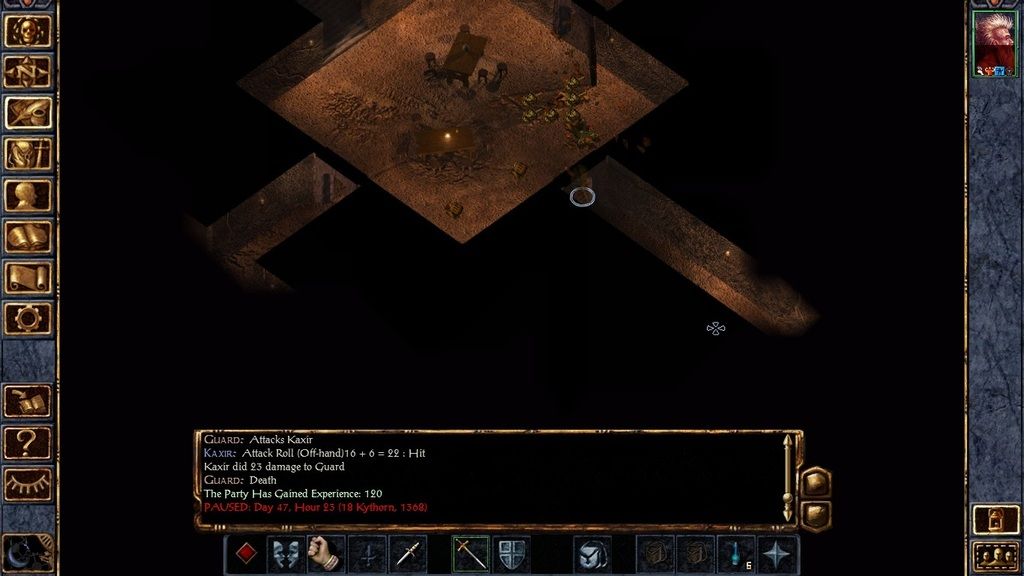The image size is (1024, 576).
Task: Click the question mark help button
Action: click(28, 441)
